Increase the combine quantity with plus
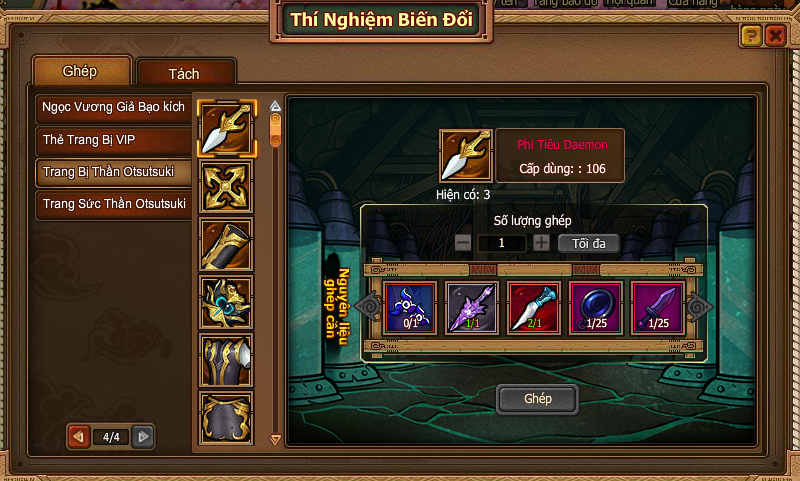Screen dimensions: 800x481 [x=541, y=243]
